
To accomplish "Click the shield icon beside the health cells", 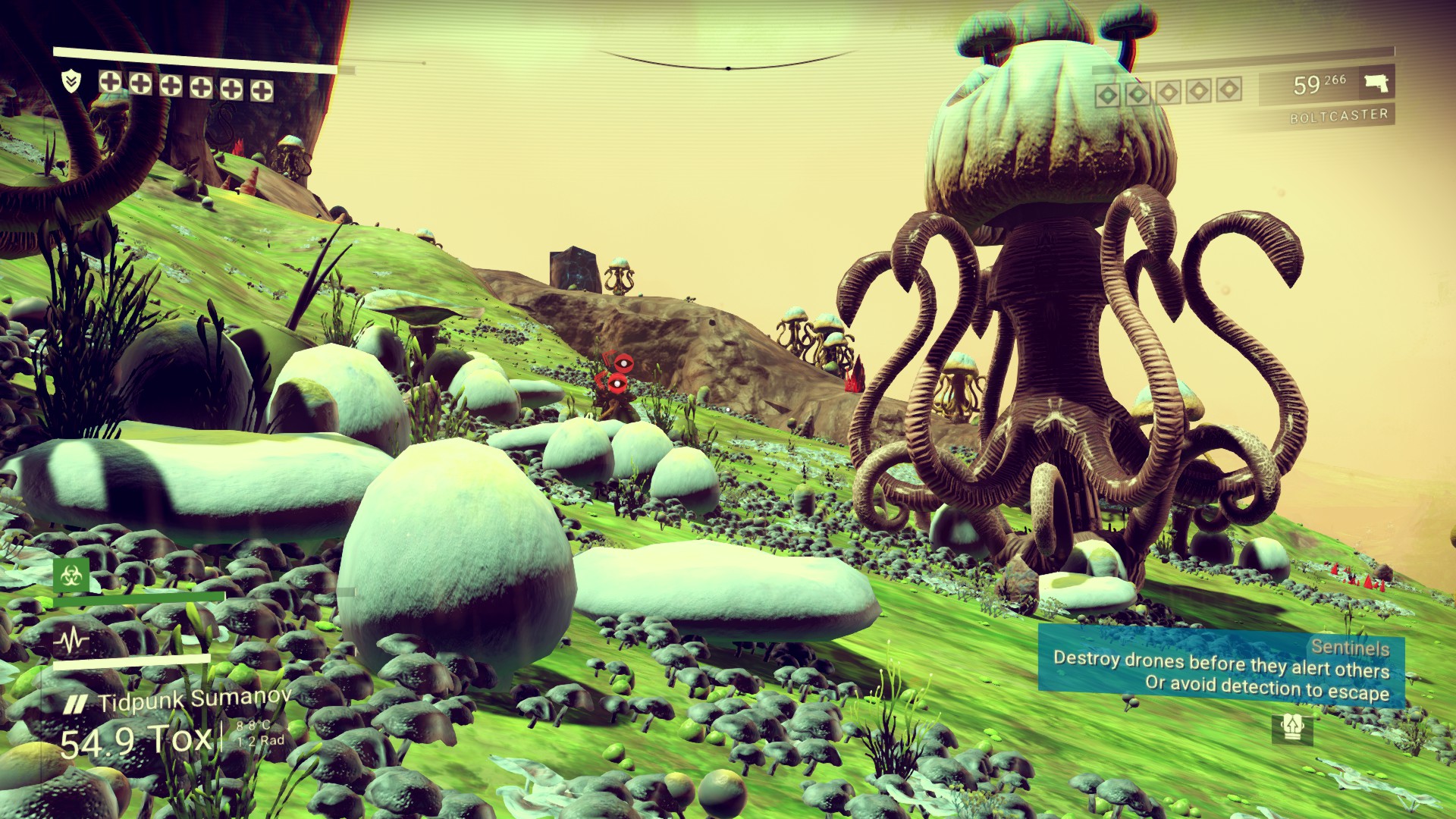I will coord(71,82).
